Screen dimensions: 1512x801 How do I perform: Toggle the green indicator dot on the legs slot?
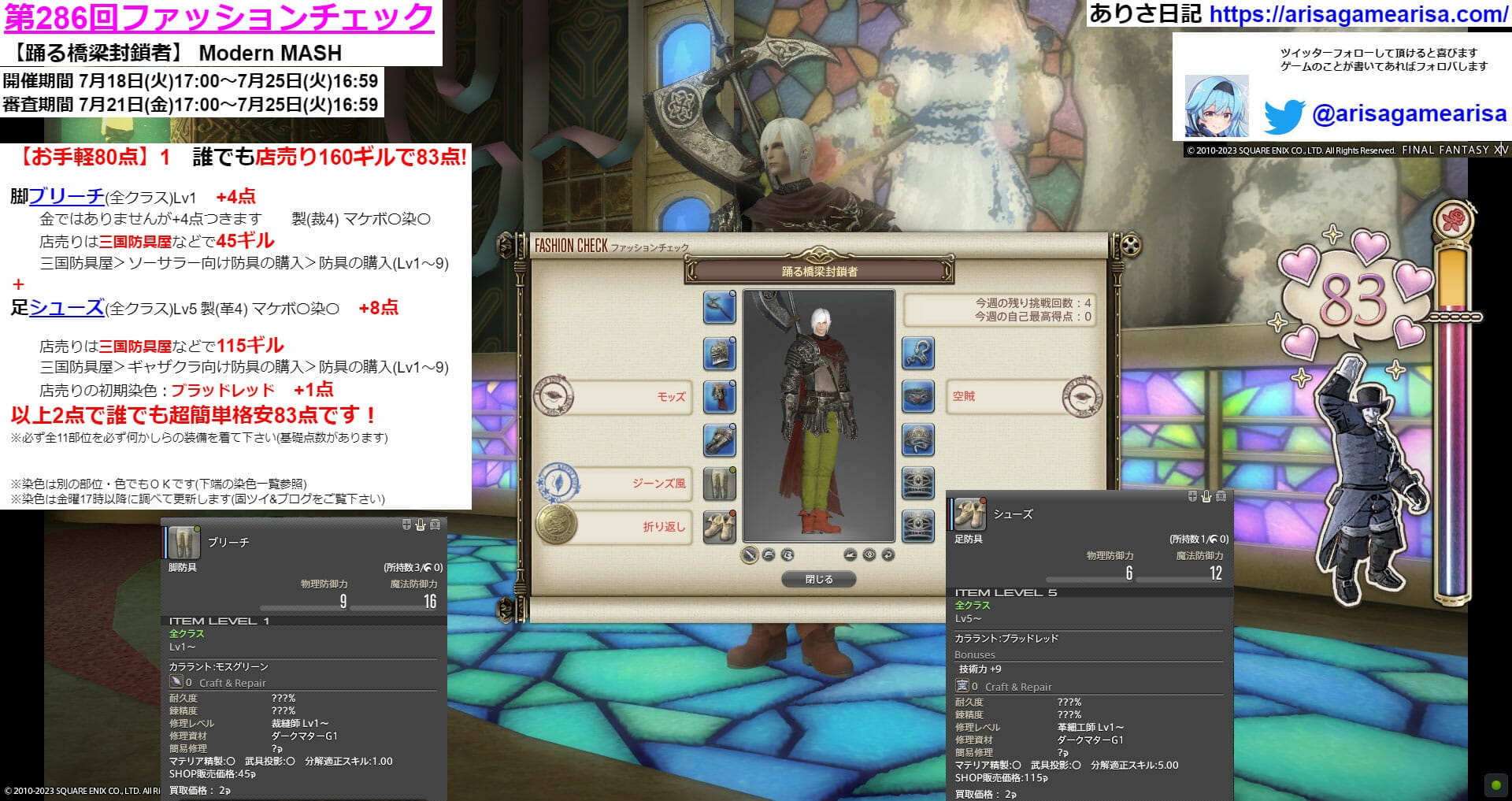(x=732, y=469)
